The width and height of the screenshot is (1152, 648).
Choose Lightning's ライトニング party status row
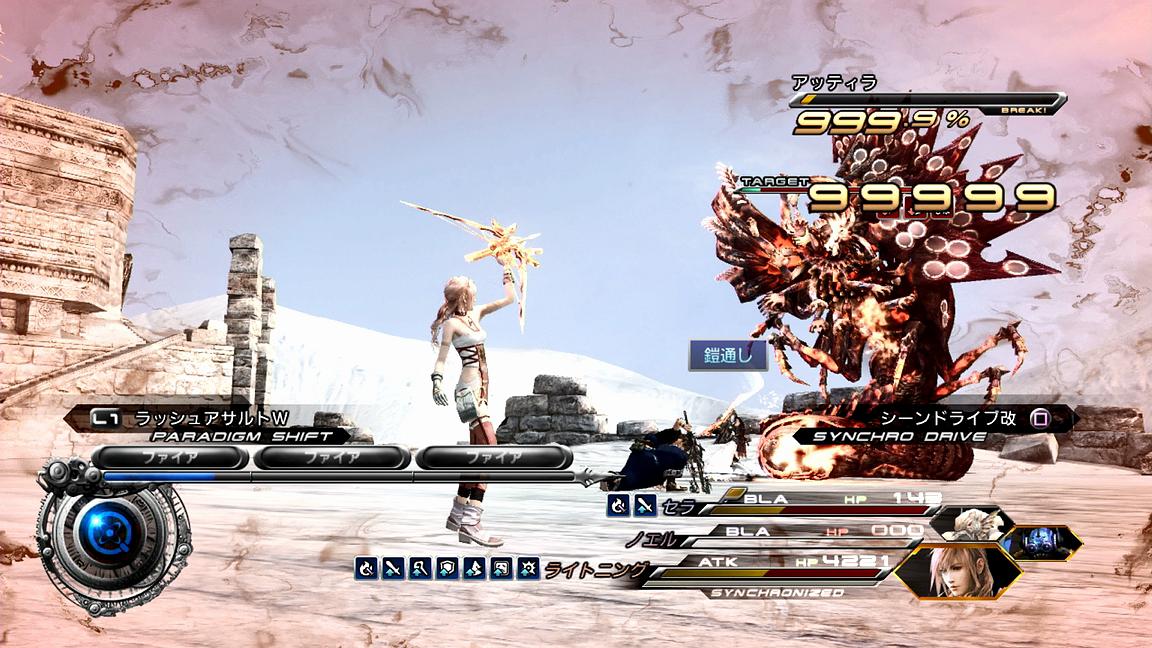coord(760,569)
